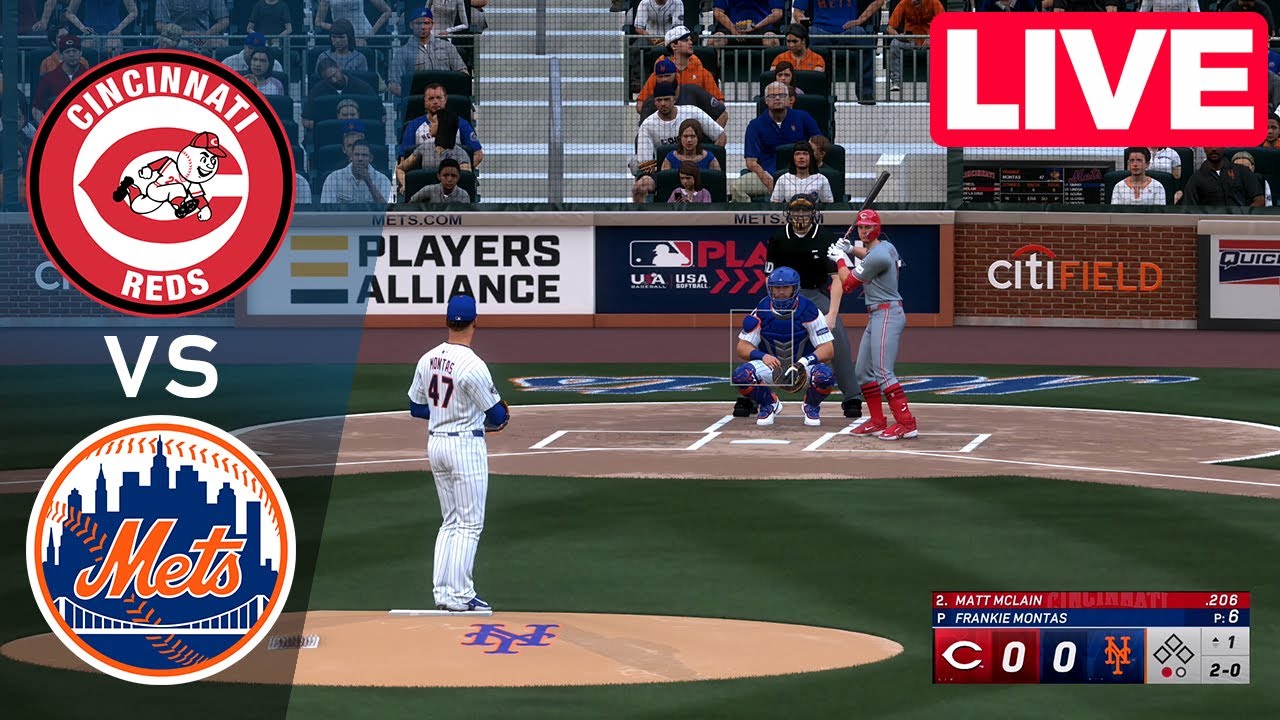The height and width of the screenshot is (720, 1280).
Task: Click the strike zone box at home plate
Action: [x=762, y=348]
